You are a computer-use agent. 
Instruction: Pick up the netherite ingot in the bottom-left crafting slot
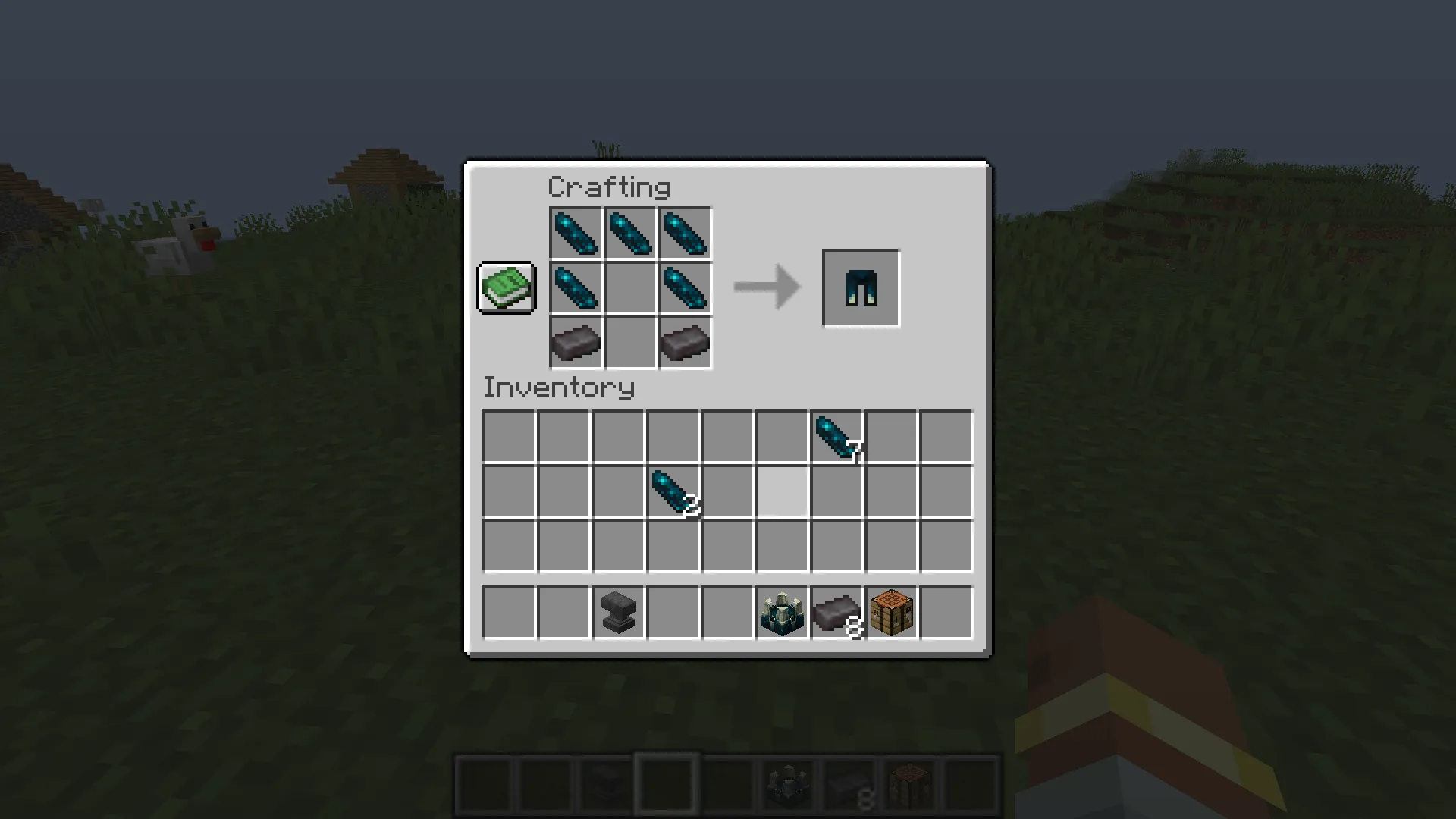tap(575, 343)
